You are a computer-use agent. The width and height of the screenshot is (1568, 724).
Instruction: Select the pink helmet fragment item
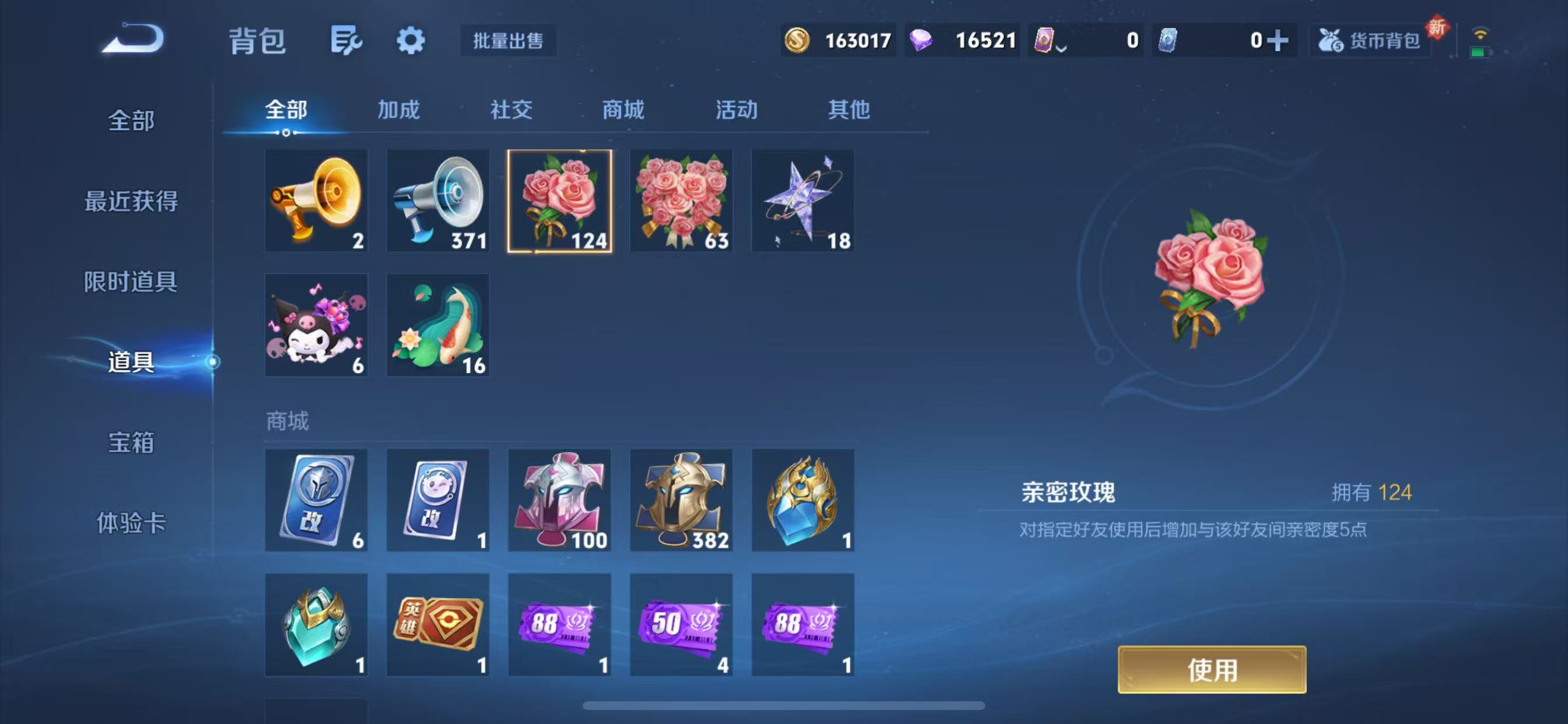[x=559, y=501]
